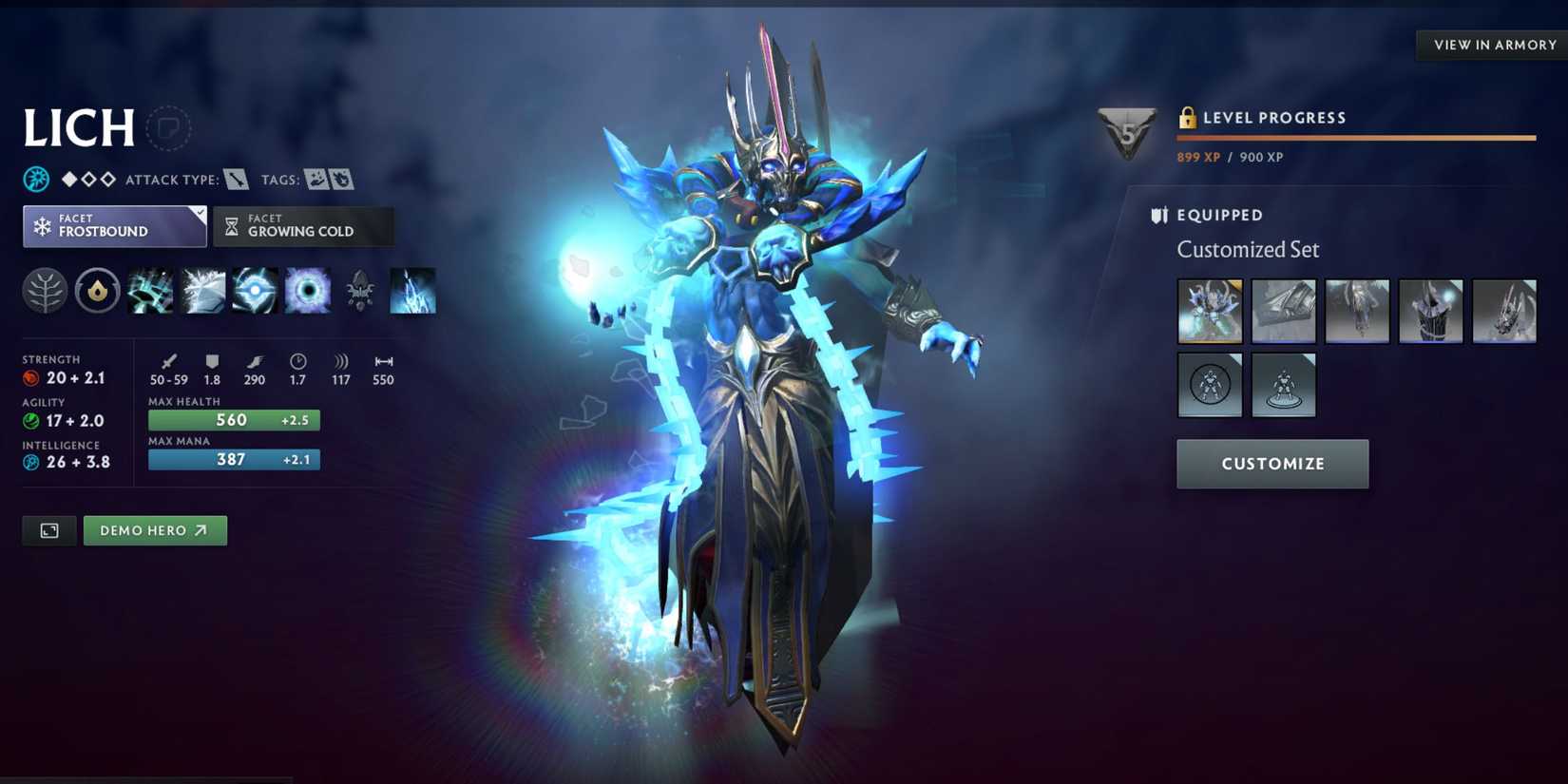Click the melee attack type icon
Screen dimensions: 1568x784
point(237,179)
